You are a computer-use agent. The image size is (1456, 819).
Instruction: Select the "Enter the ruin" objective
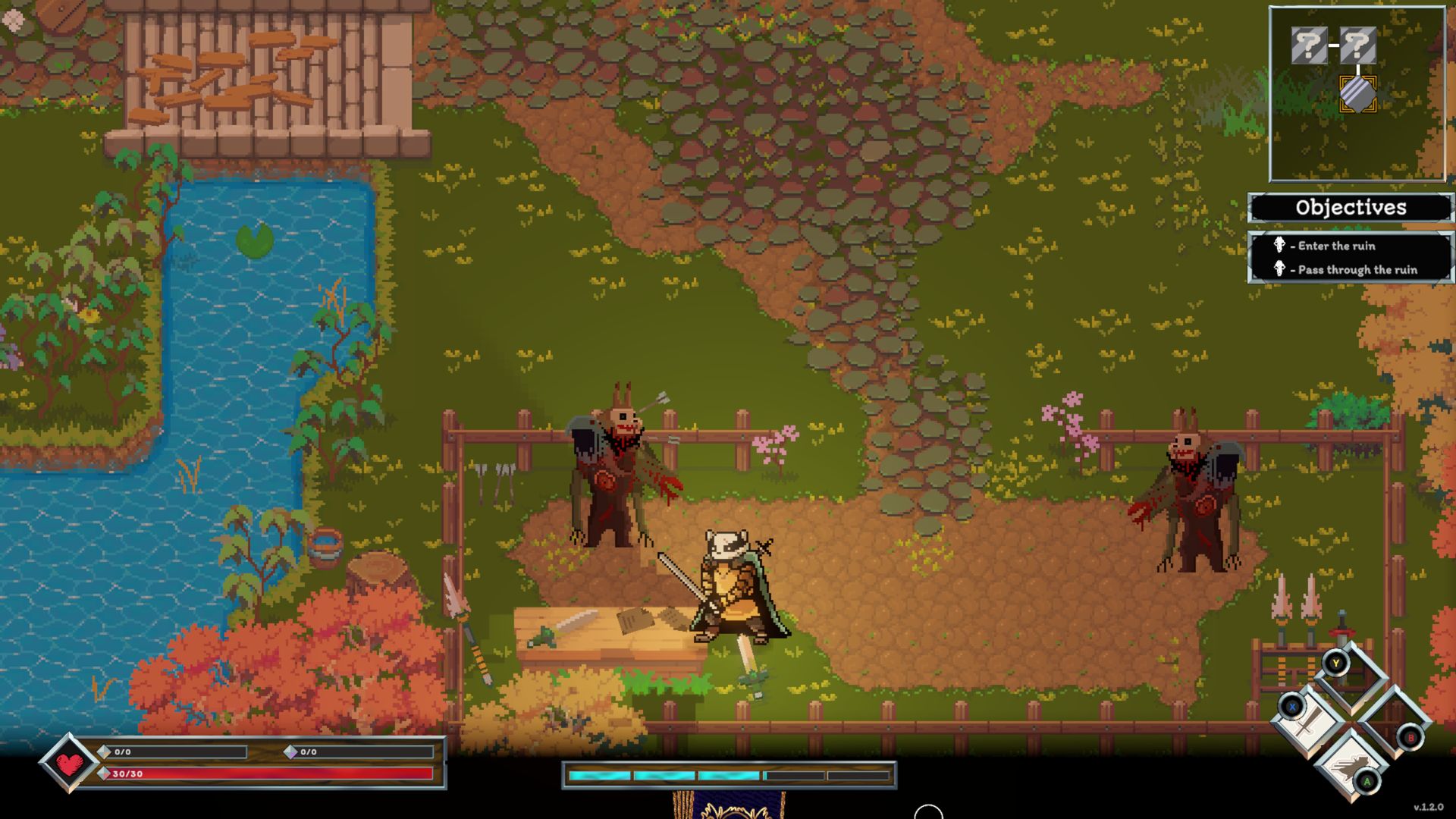coord(1335,246)
